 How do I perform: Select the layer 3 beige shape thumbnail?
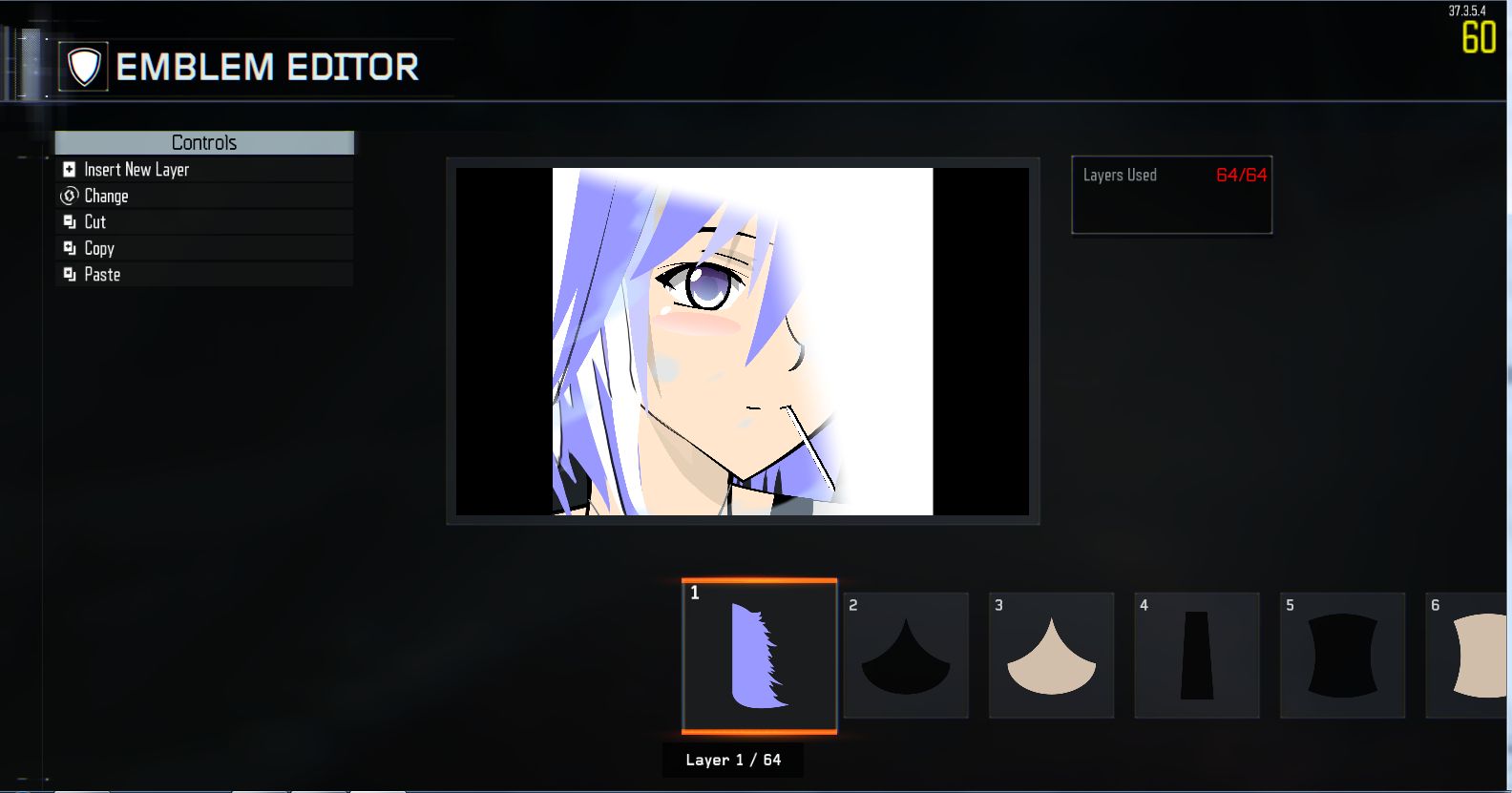pyautogui.click(x=1050, y=656)
